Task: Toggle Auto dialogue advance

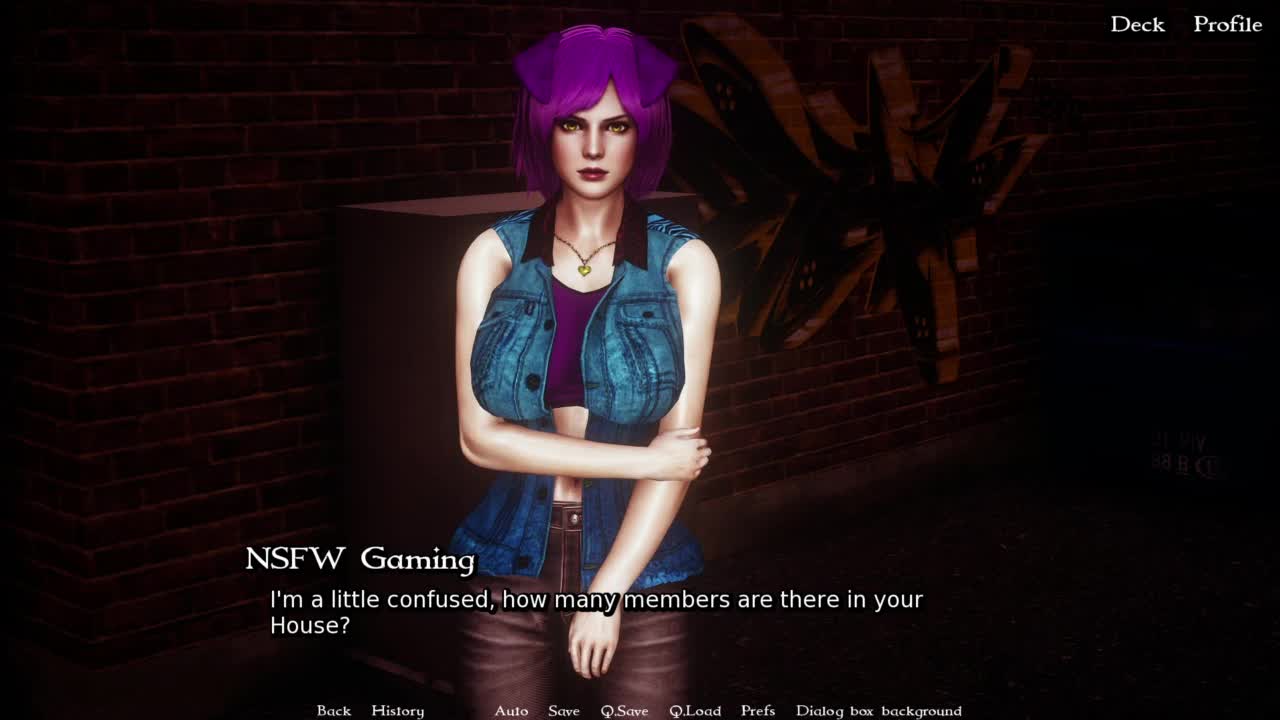Action: point(511,710)
